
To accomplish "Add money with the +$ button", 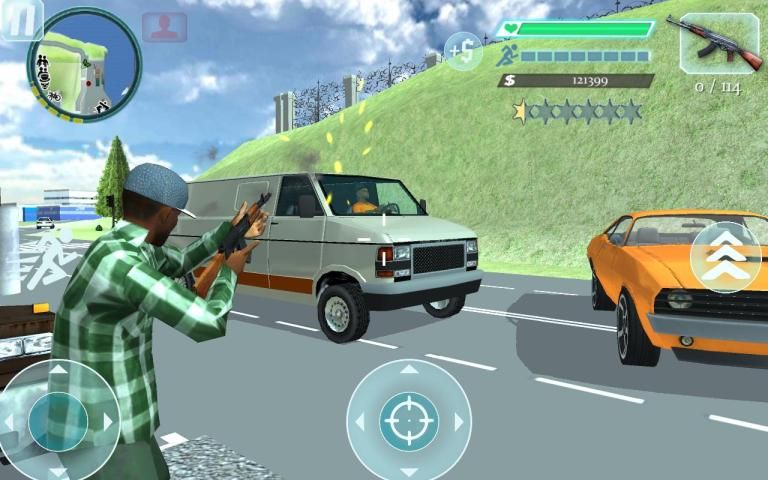I will tap(463, 50).
